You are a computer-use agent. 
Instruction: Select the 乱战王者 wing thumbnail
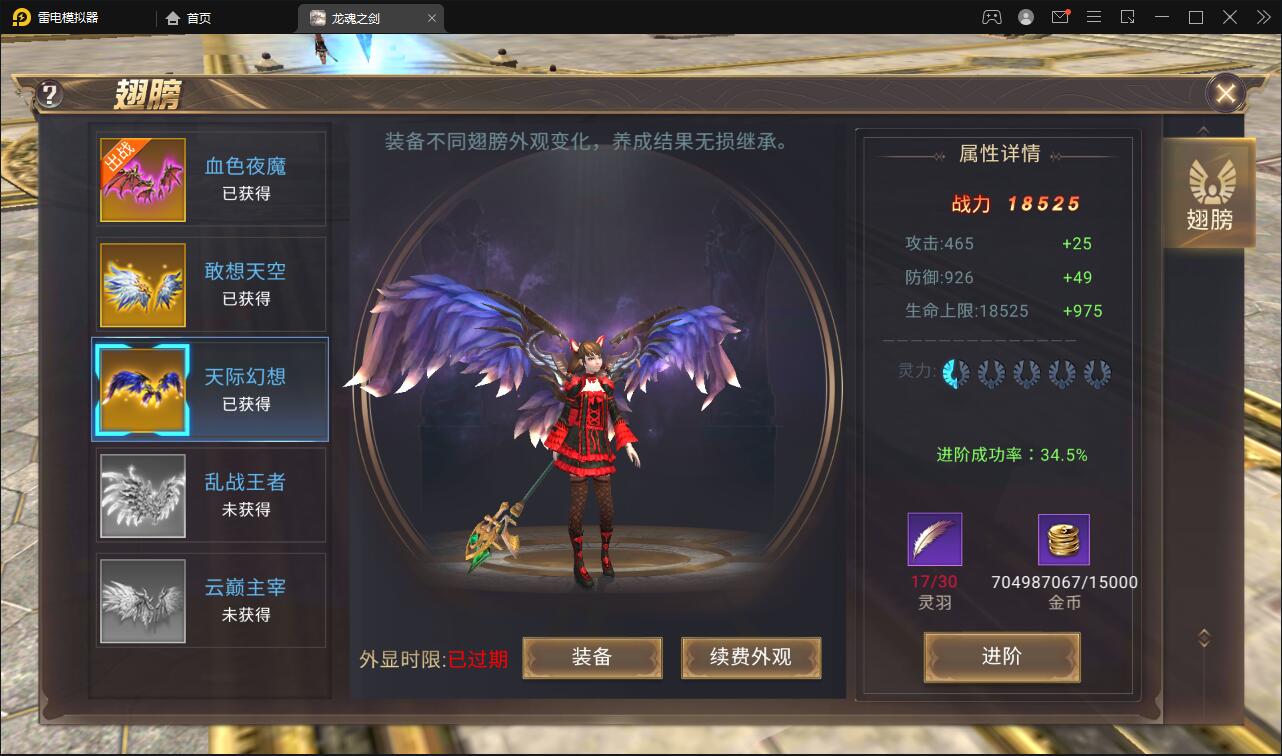(142, 495)
